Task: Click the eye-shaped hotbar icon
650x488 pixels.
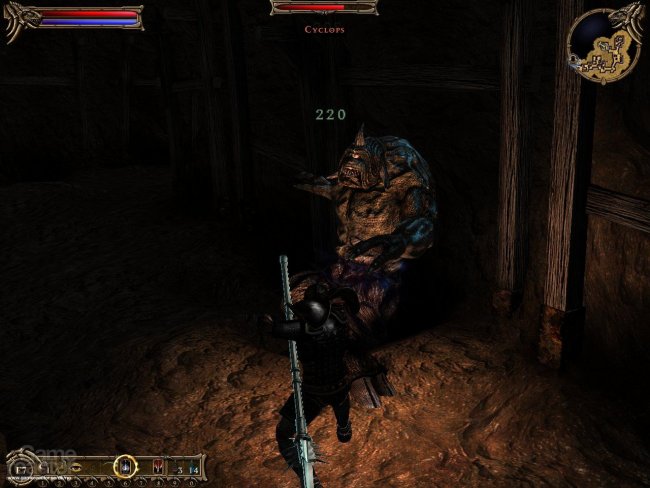Action: coord(77,467)
